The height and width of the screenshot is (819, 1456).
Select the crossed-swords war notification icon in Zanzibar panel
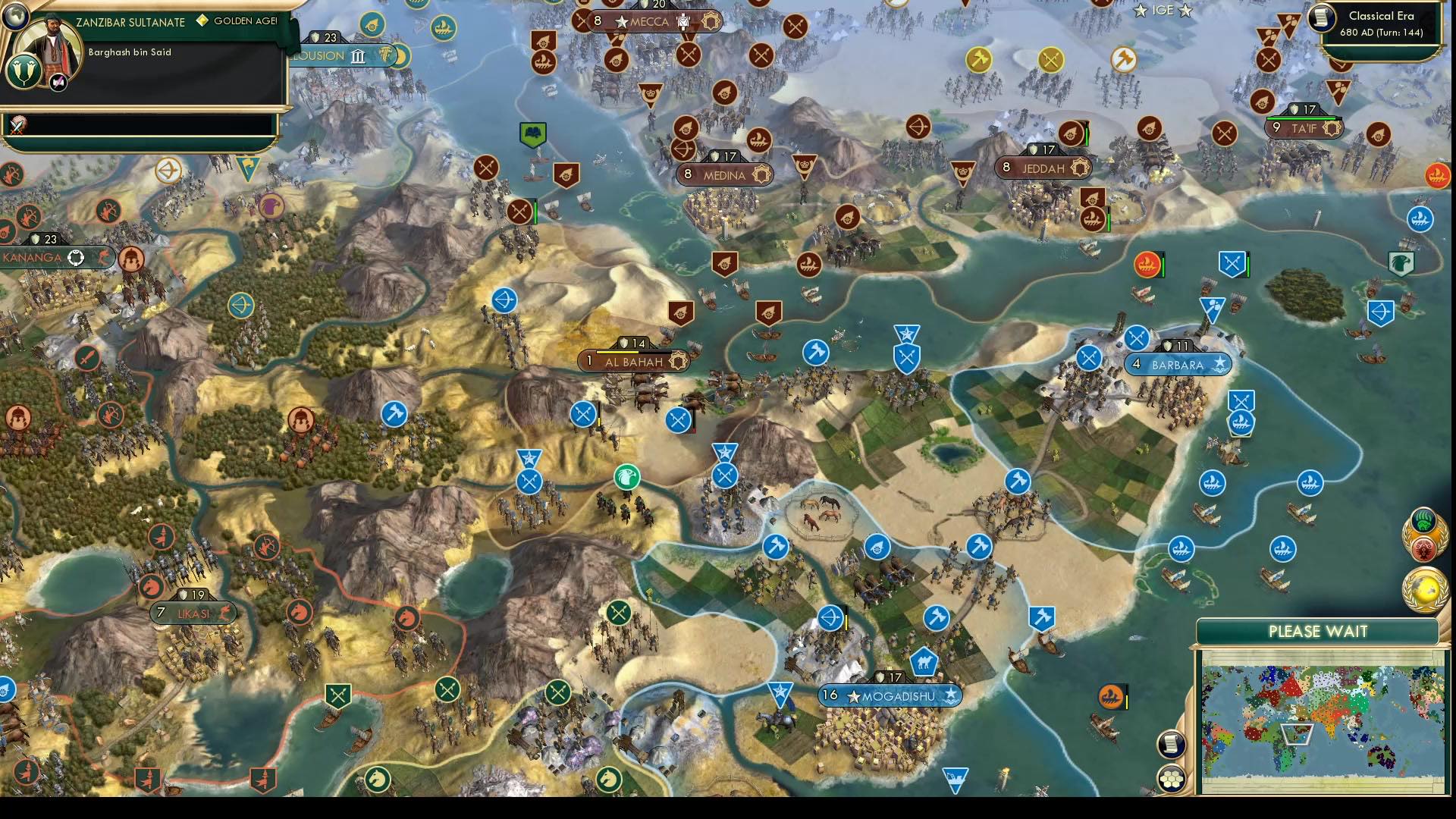(x=19, y=126)
